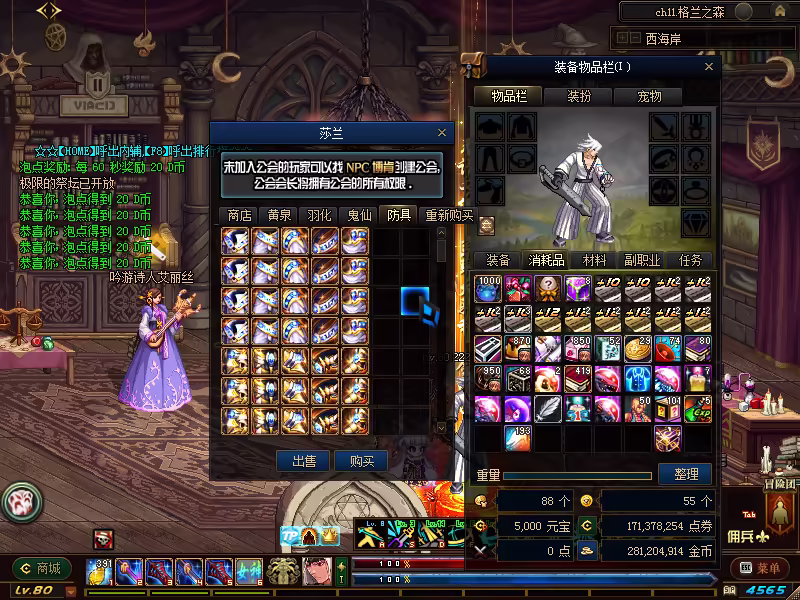Click the 整理 sort inventory button
800x600 pixels.
[x=686, y=474]
